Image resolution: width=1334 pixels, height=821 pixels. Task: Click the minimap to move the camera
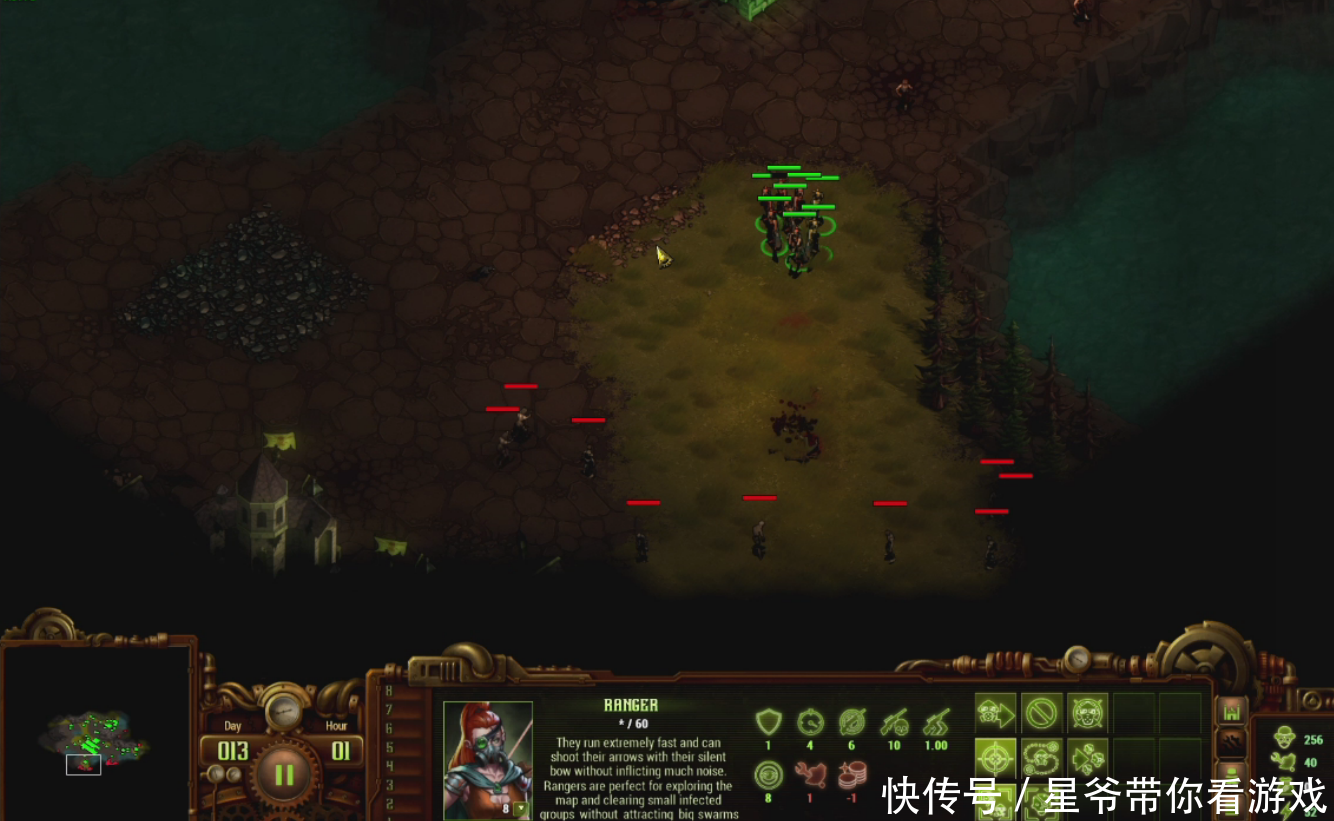(x=94, y=741)
